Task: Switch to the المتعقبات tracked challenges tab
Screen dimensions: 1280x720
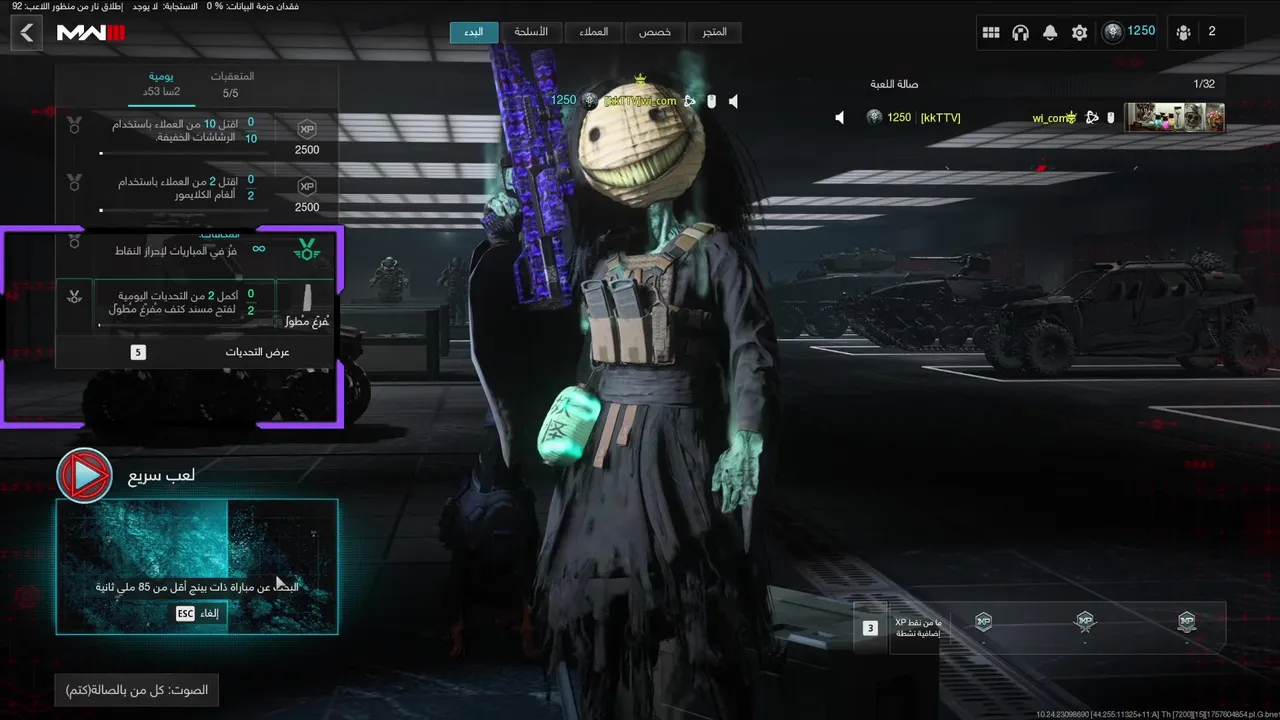Action: point(231,84)
